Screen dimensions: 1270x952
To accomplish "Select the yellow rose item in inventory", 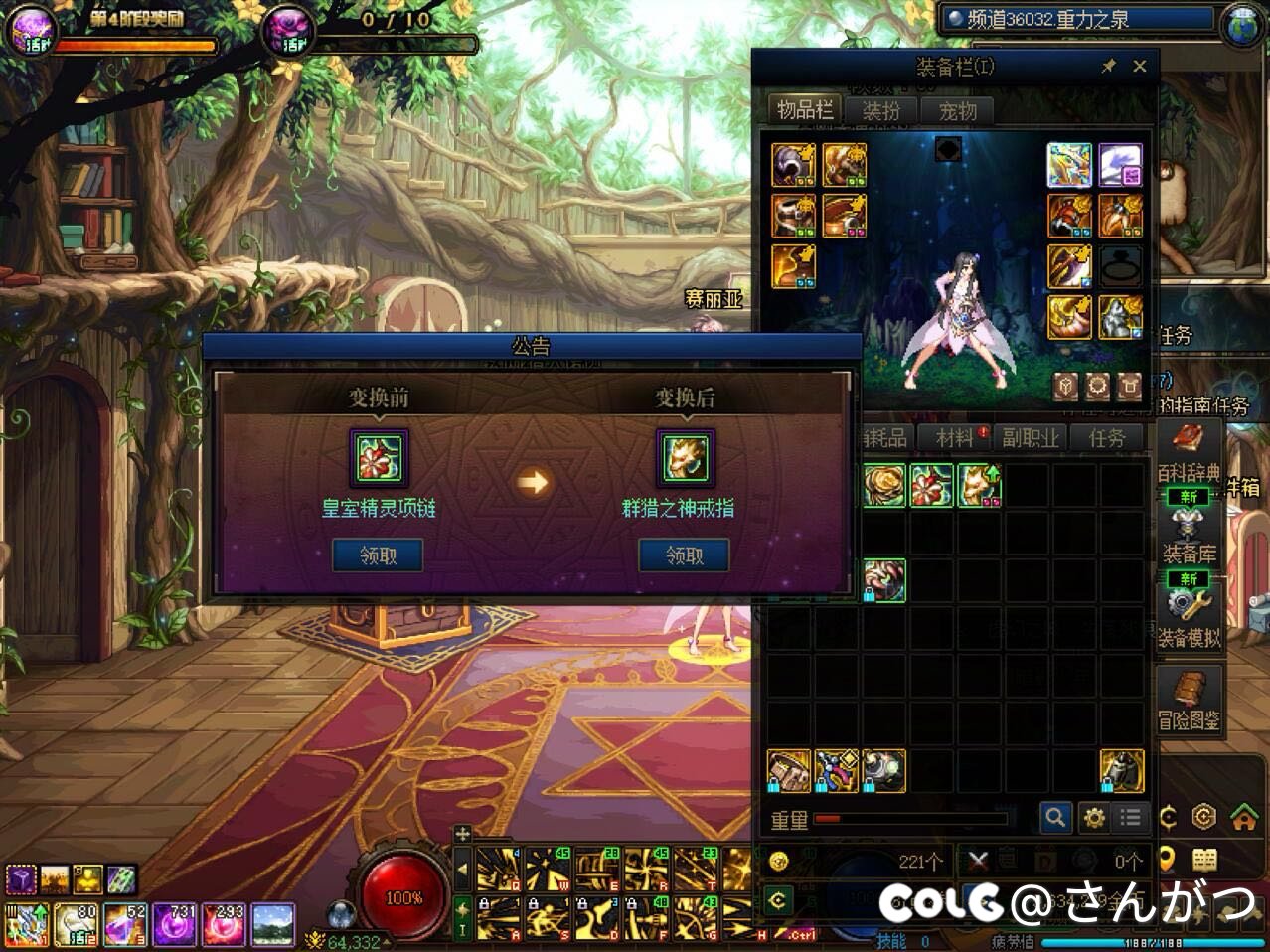I will [x=883, y=486].
